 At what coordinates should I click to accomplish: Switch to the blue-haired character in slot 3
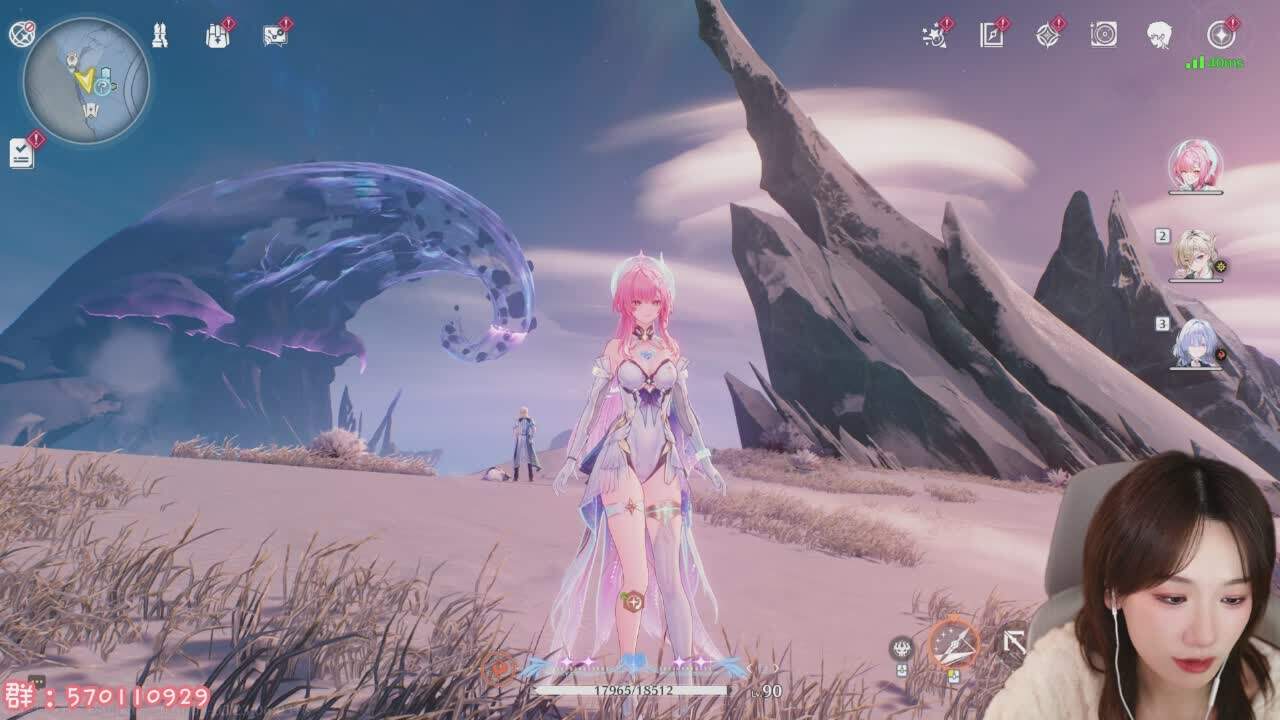(x=1195, y=344)
